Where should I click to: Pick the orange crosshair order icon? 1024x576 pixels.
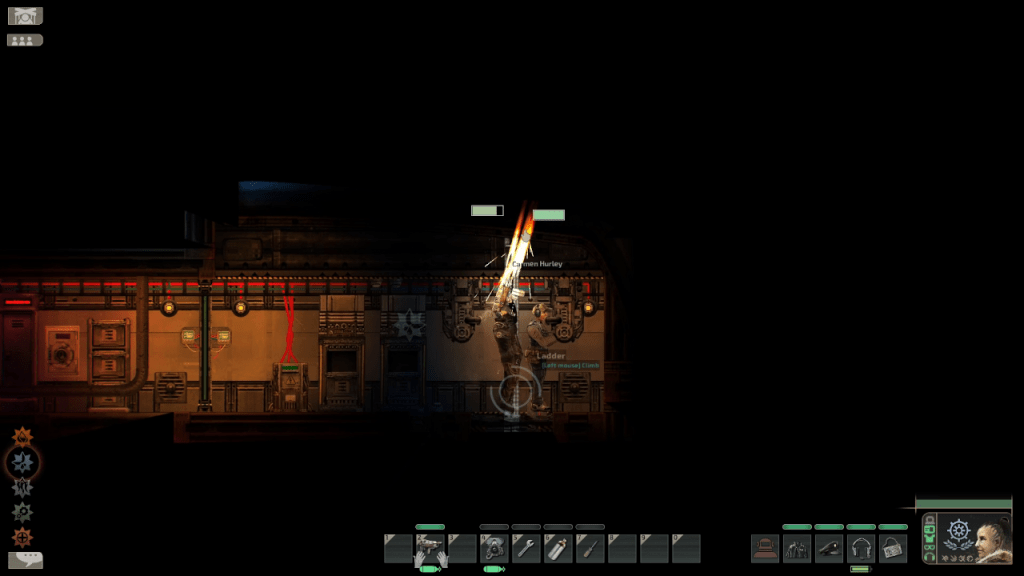coord(22,537)
